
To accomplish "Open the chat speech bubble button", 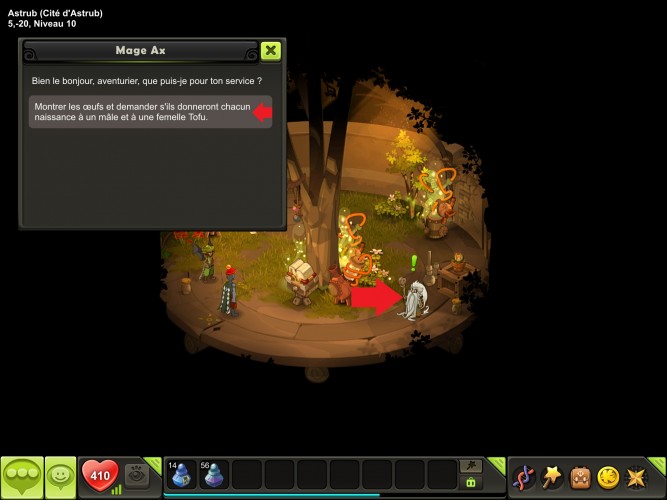I will [21, 475].
